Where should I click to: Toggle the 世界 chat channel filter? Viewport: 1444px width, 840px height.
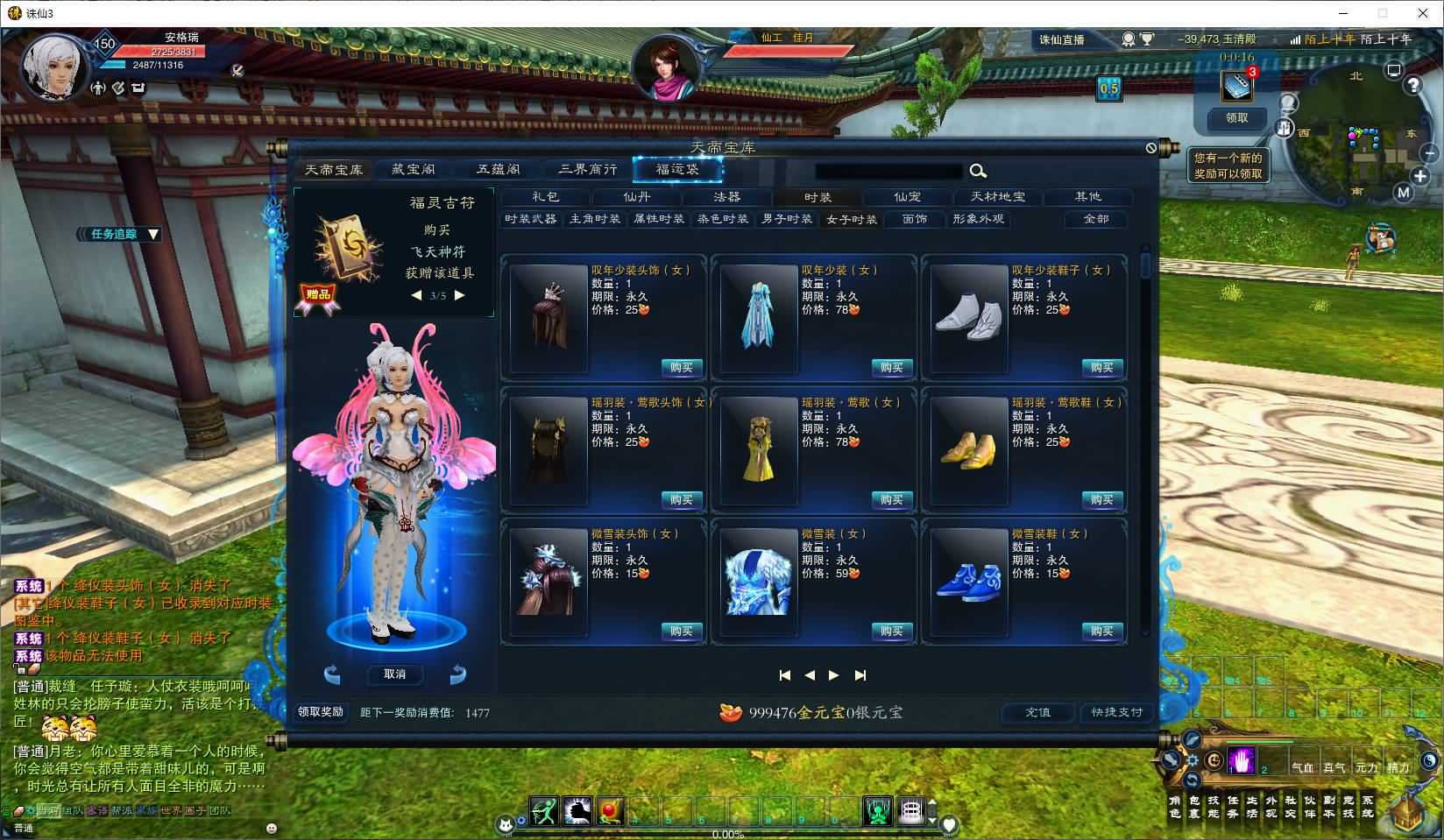pos(169,811)
